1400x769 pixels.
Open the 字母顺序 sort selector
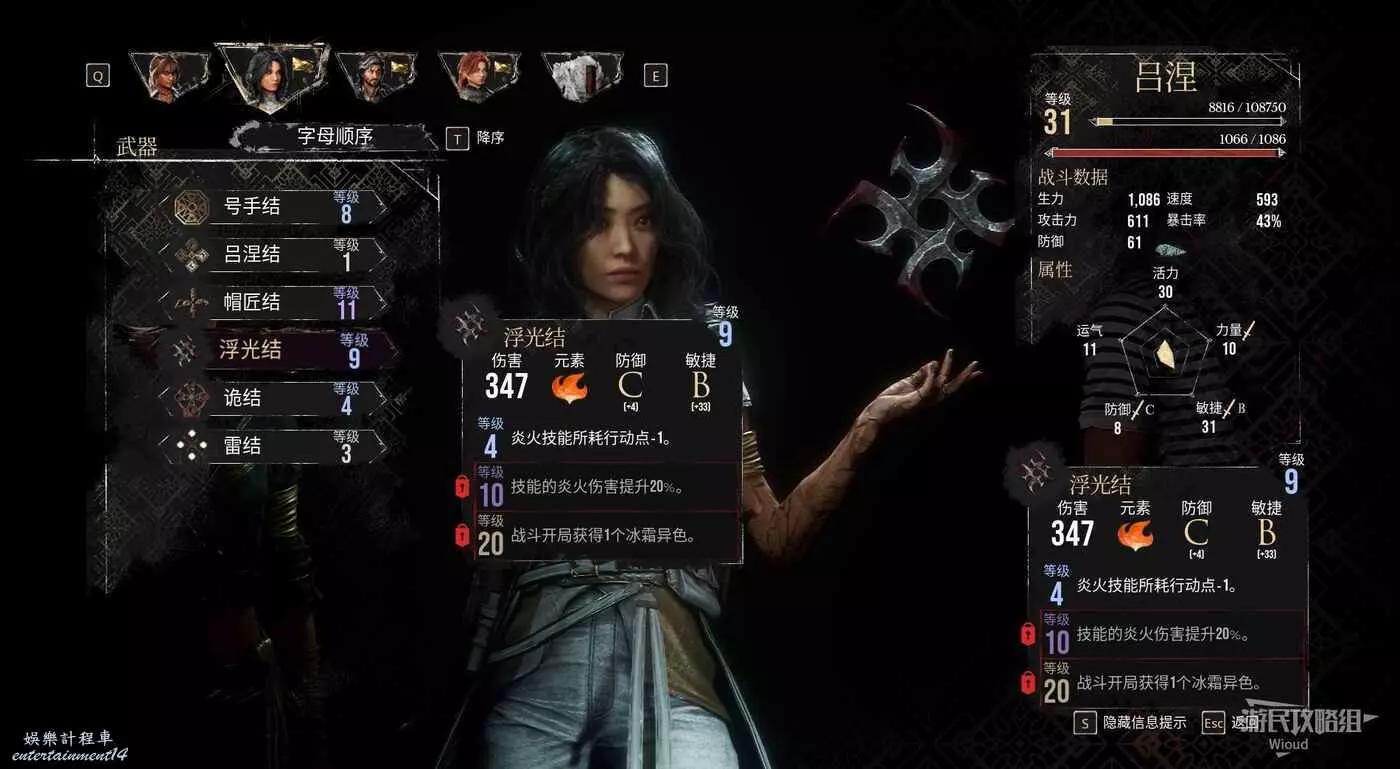coord(335,137)
